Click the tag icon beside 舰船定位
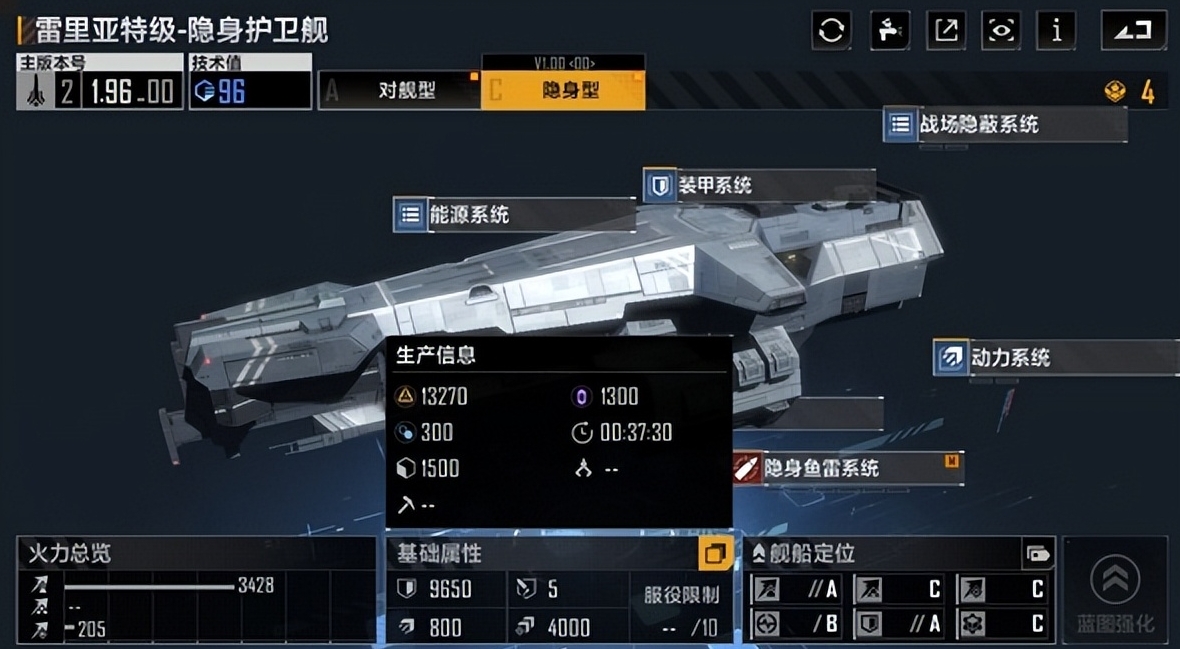 click(x=1038, y=554)
